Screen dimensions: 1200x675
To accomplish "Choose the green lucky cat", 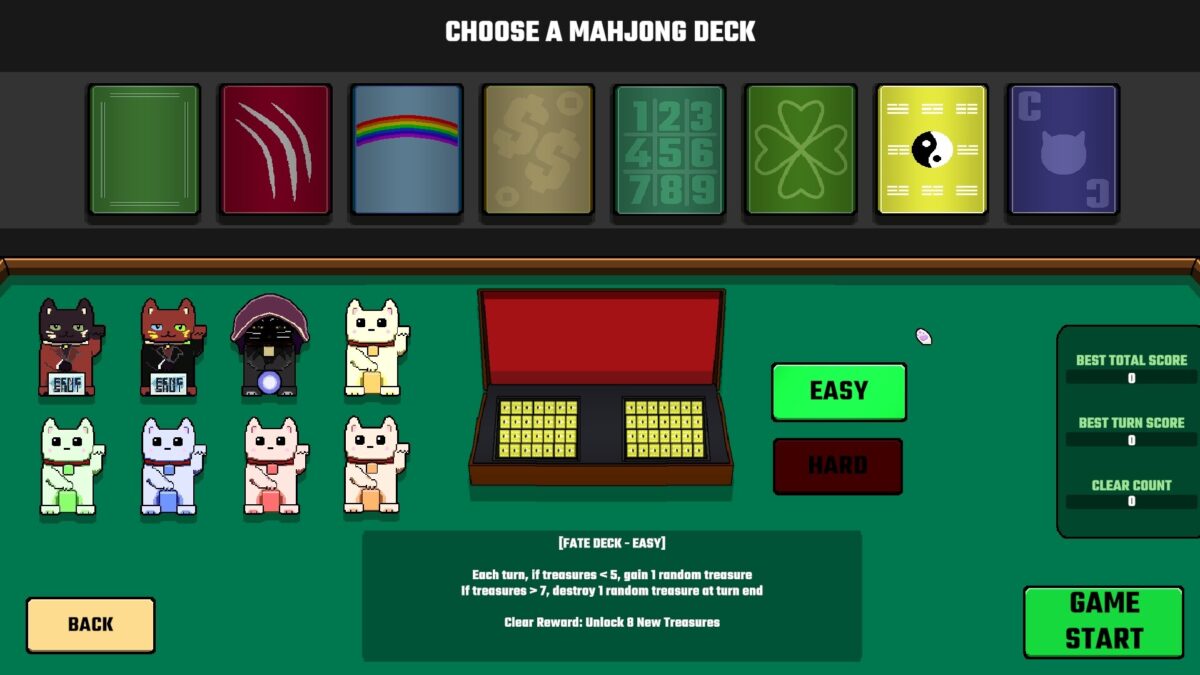I will (69, 467).
